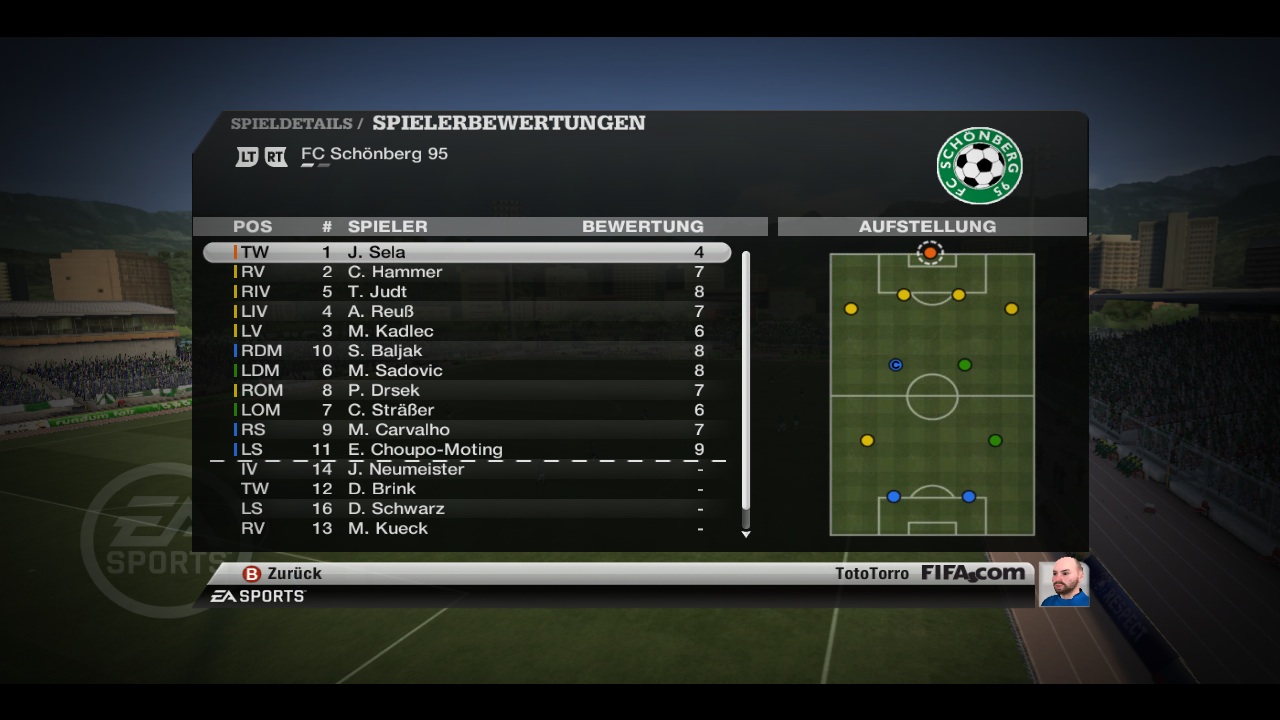The height and width of the screenshot is (720, 1280).
Task: Select striker M. Carvalho's row
Action: (466, 430)
